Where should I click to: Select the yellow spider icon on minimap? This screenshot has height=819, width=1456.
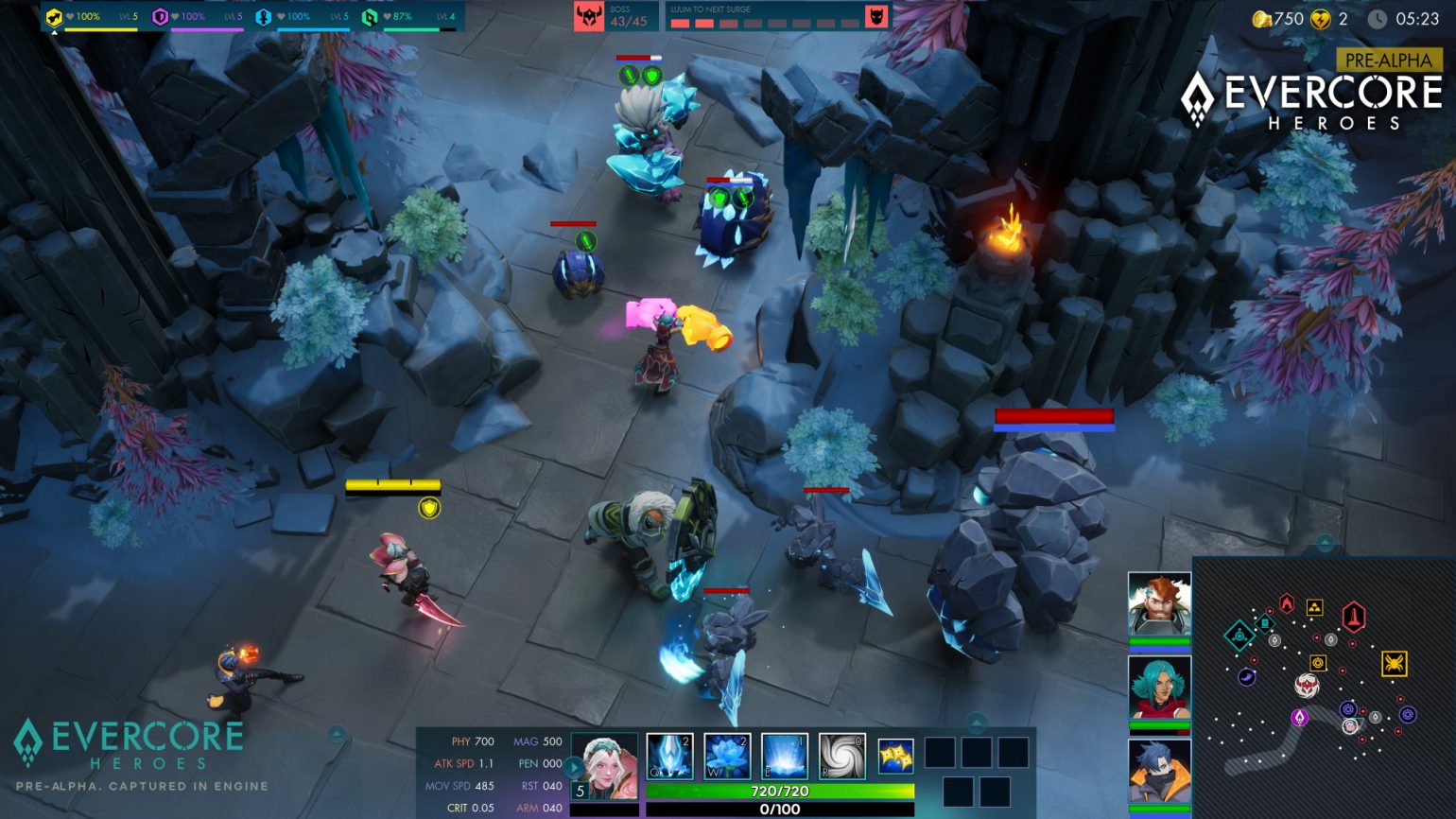tap(1395, 663)
